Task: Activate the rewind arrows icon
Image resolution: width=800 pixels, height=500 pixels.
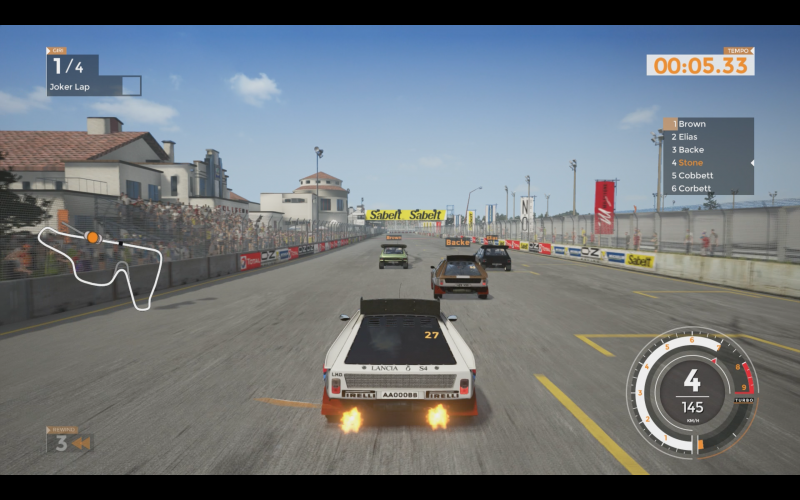Action: click(81, 443)
